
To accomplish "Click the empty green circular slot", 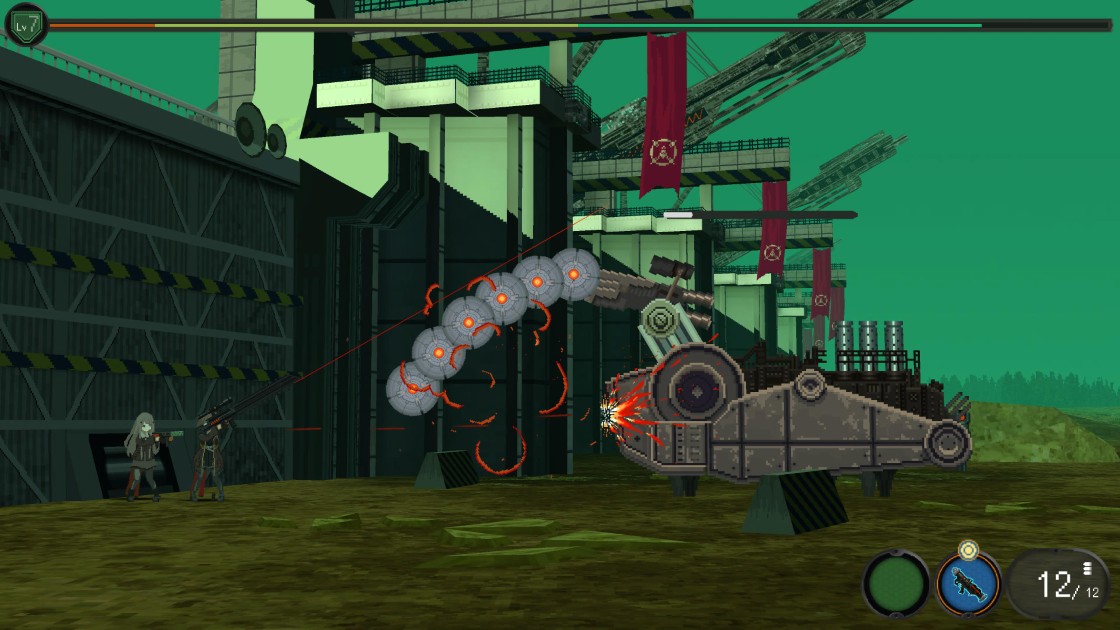I will (x=896, y=583).
